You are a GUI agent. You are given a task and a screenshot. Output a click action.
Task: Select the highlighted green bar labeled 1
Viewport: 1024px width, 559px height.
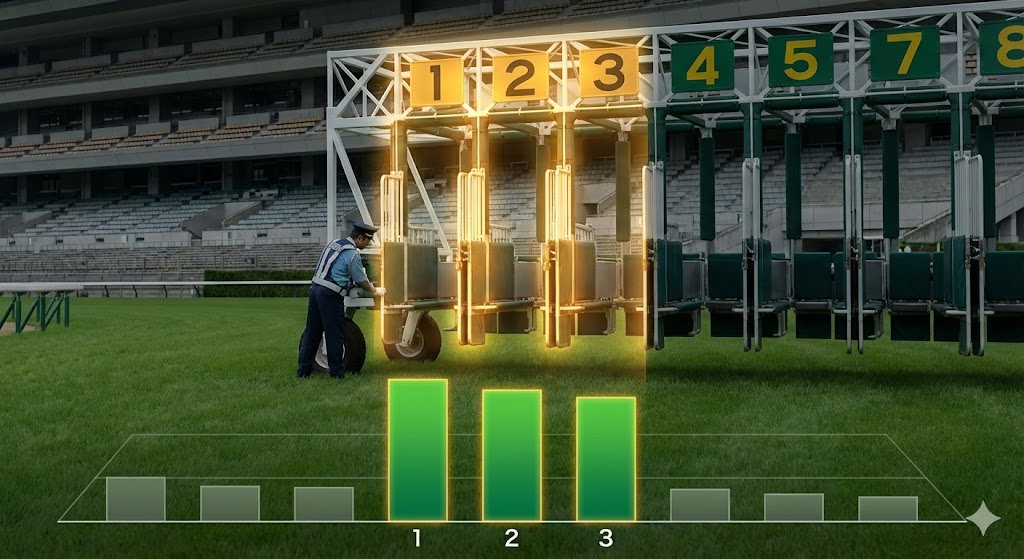tap(417, 450)
